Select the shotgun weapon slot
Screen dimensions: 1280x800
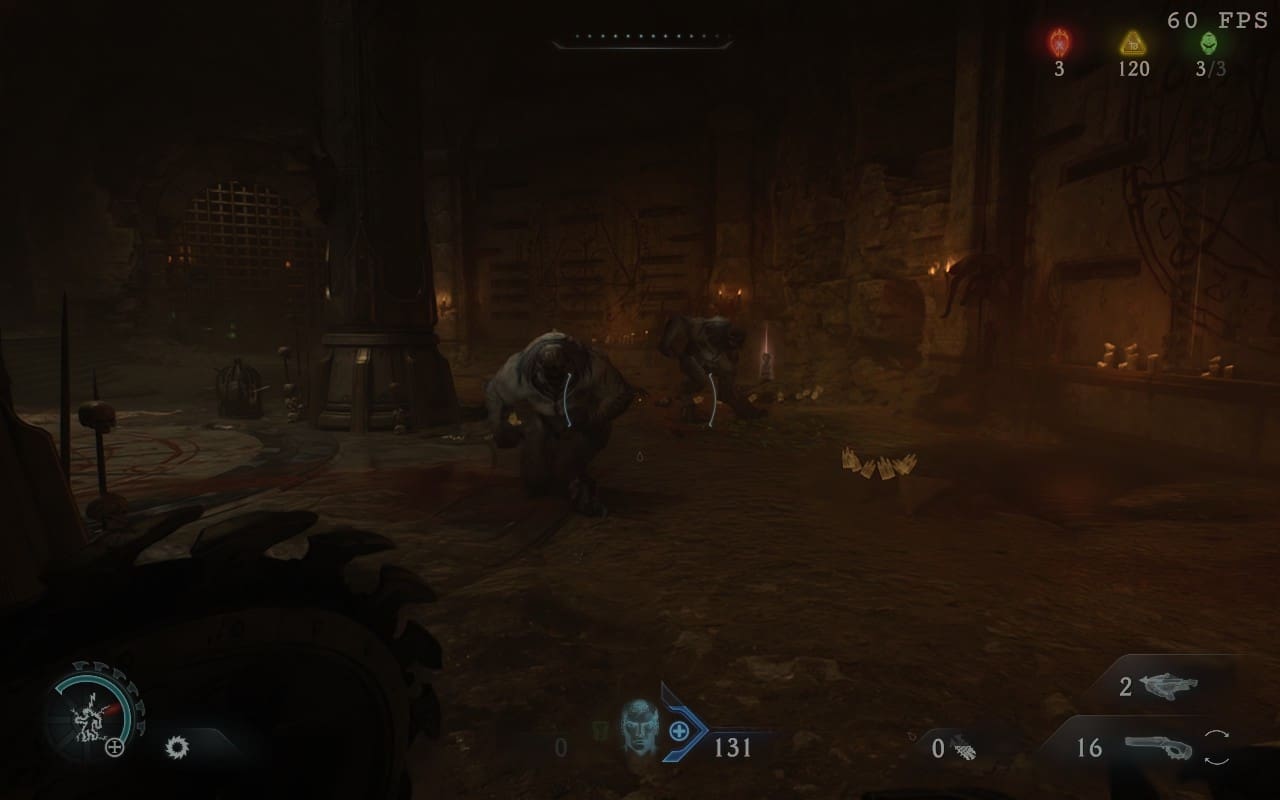[x=1158, y=747]
